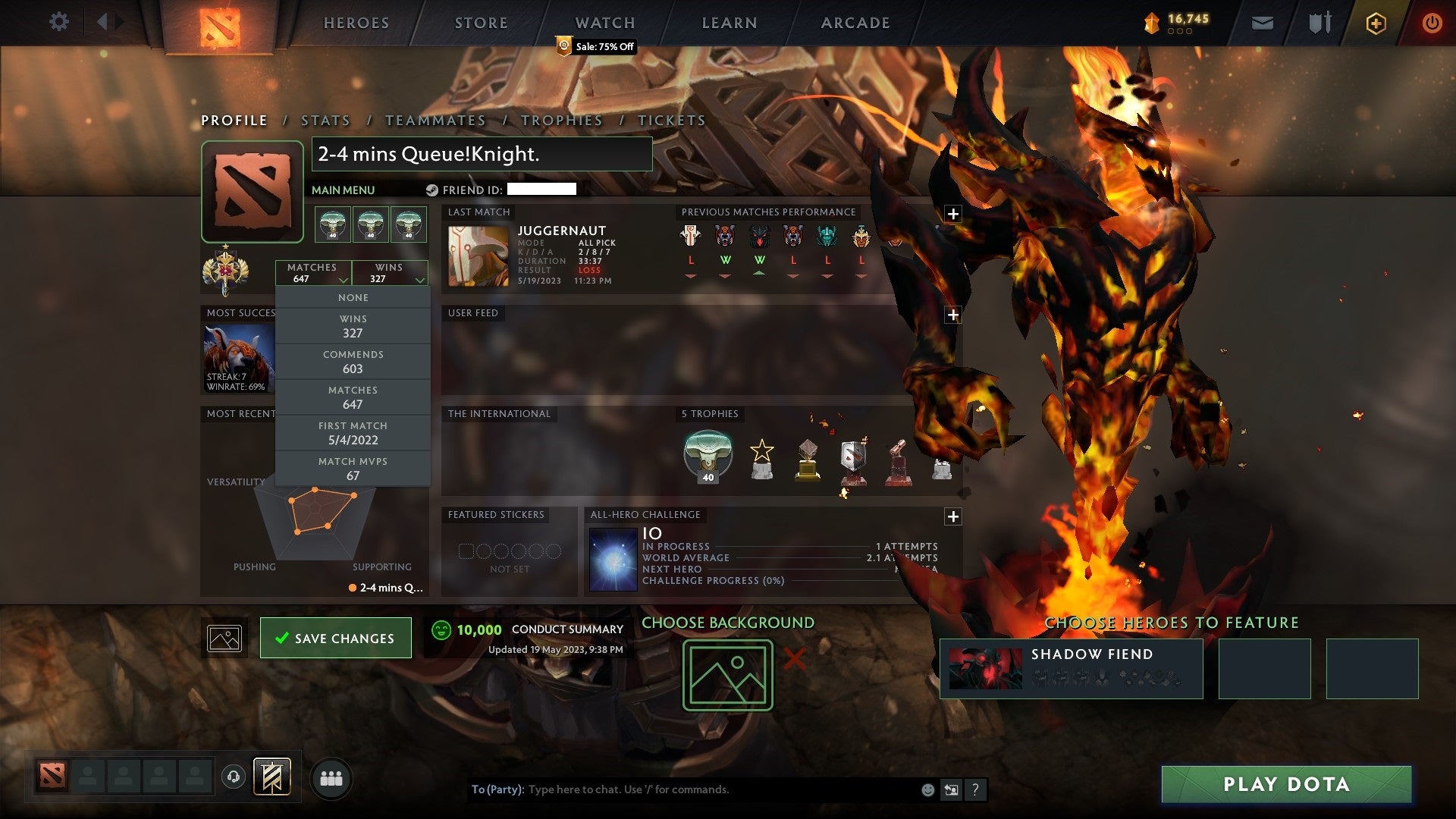Click the settings gear icon
Screen dimensions: 1456x819
tap(59, 23)
